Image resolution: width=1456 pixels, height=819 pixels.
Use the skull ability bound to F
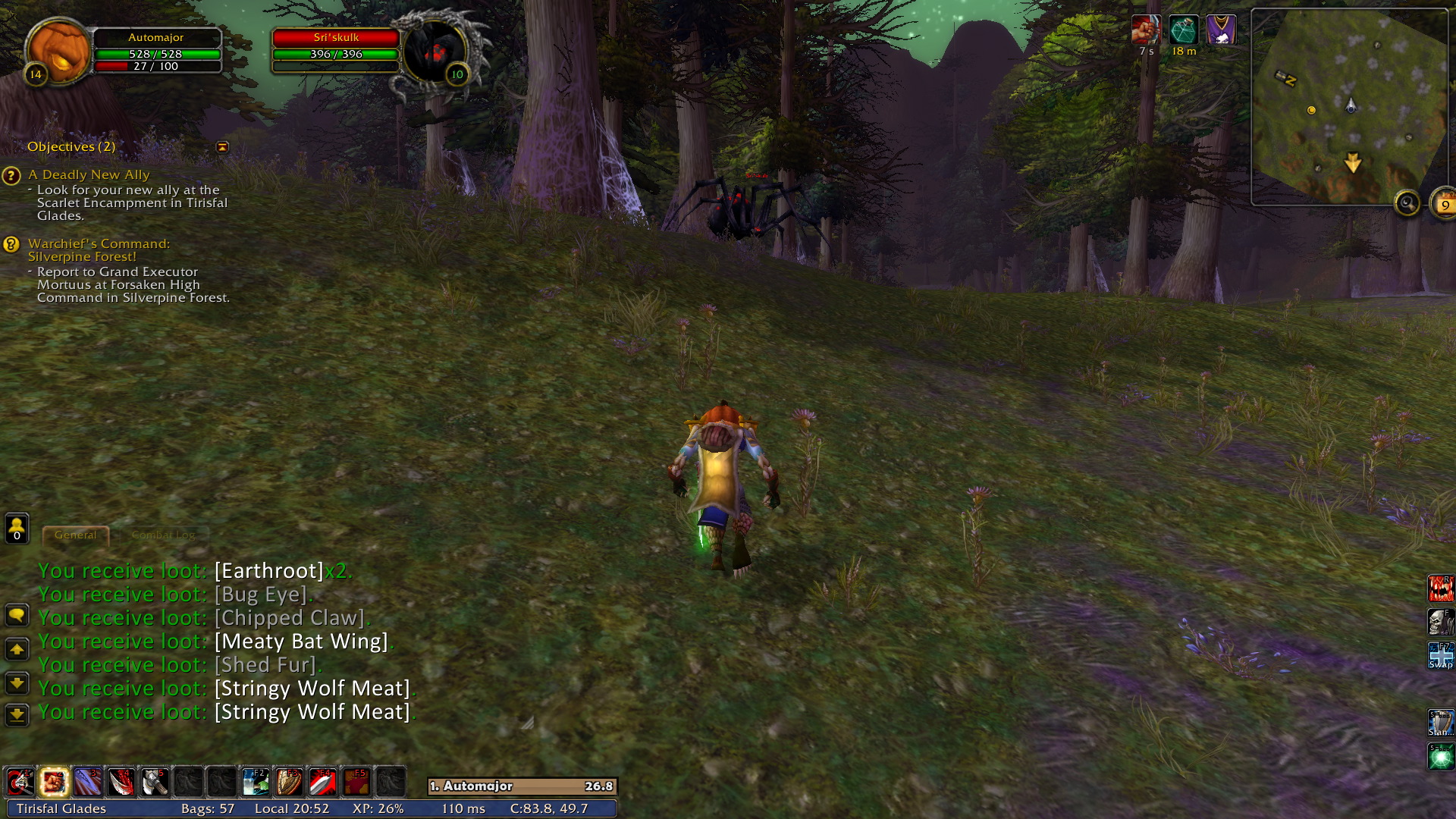pyautogui.click(x=1440, y=622)
